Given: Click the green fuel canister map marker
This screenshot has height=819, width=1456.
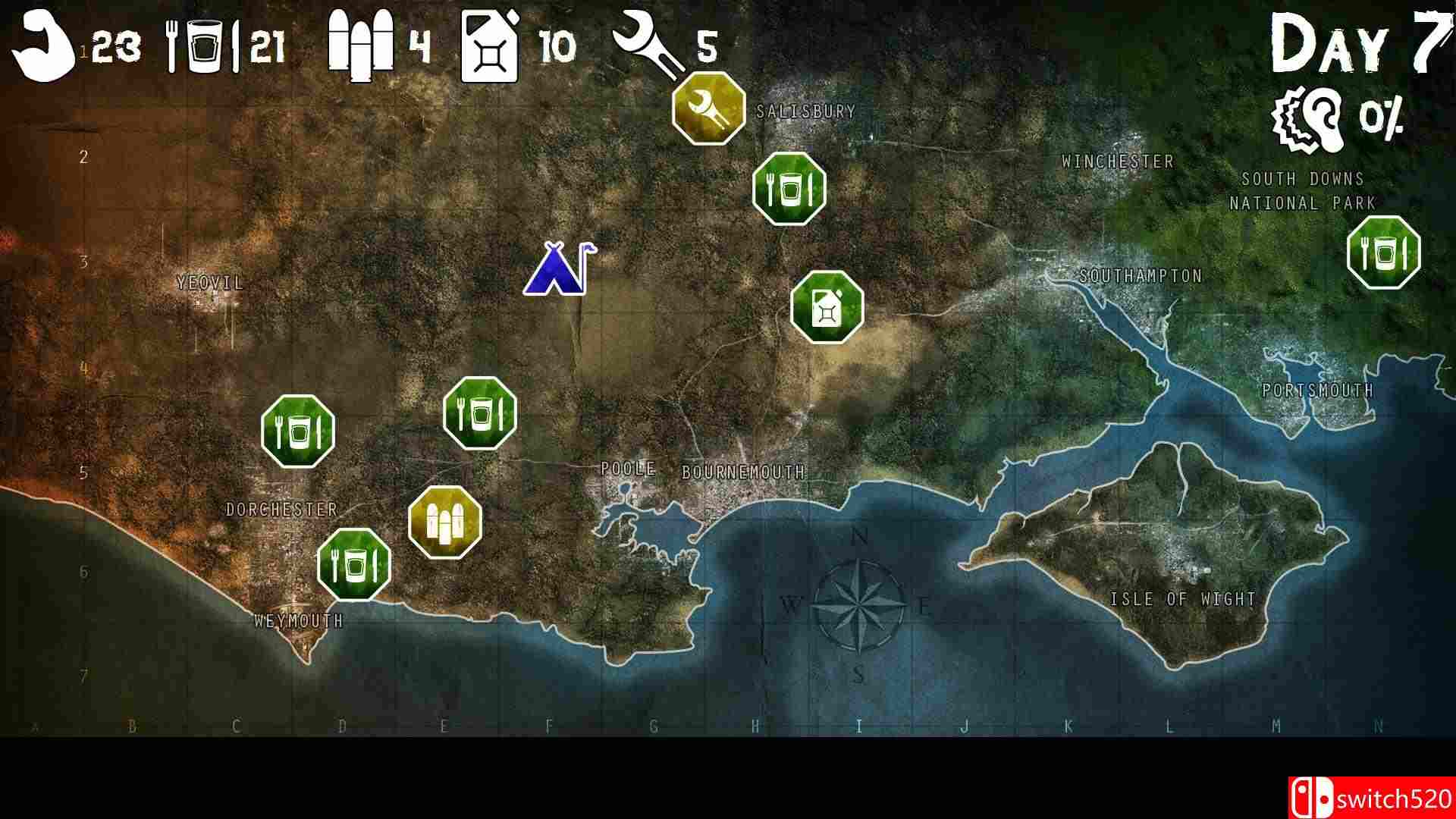Looking at the screenshot, I should [828, 306].
